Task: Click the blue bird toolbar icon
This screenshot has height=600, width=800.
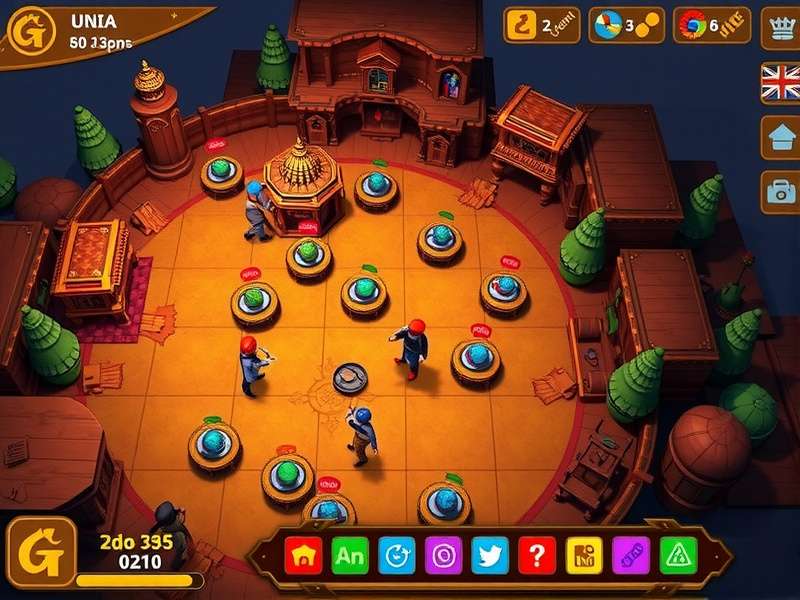Action: [490, 554]
